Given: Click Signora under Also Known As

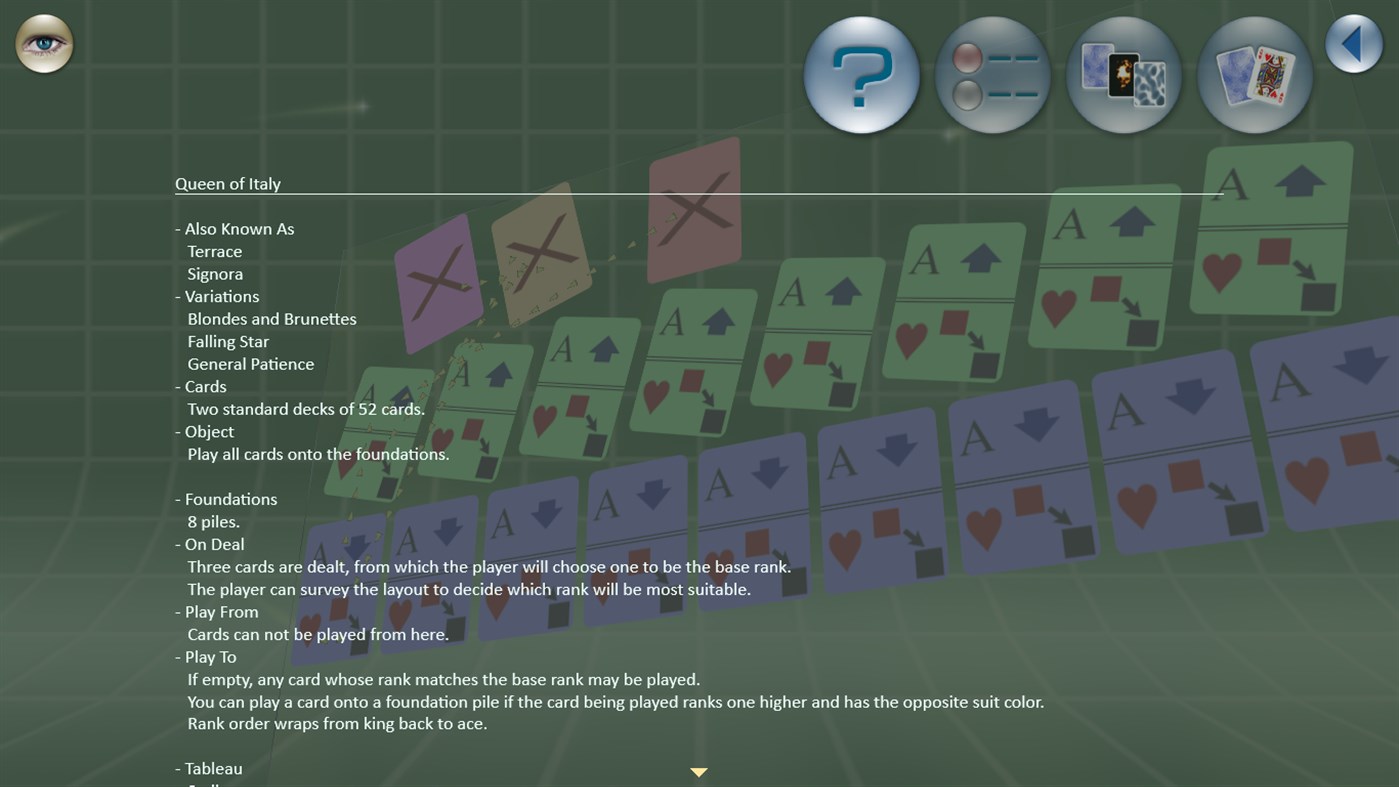Looking at the screenshot, I should (x=214, y=273).
